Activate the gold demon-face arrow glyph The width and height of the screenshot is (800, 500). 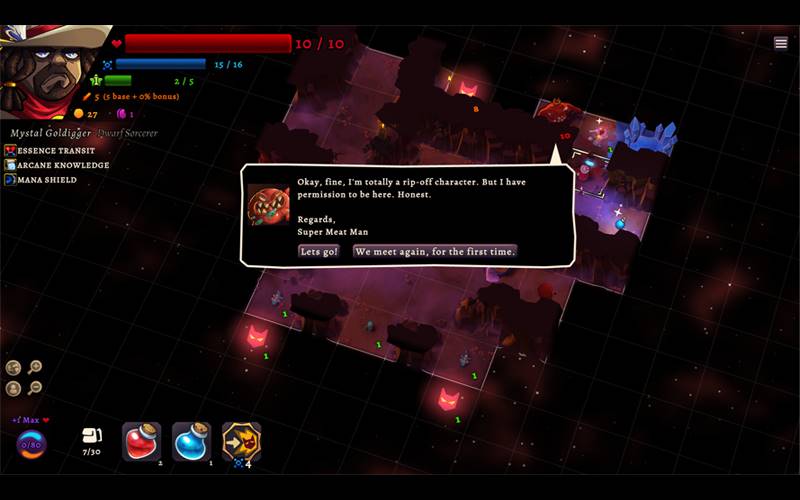tap(241, 441)
